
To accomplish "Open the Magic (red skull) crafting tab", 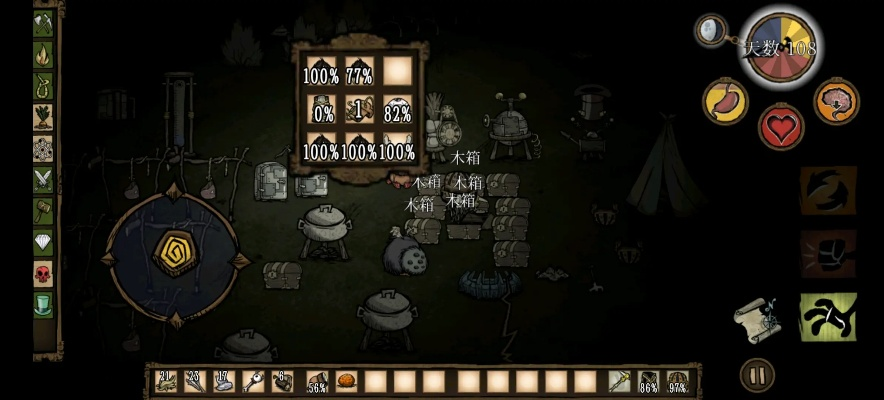I will point(43,272).
